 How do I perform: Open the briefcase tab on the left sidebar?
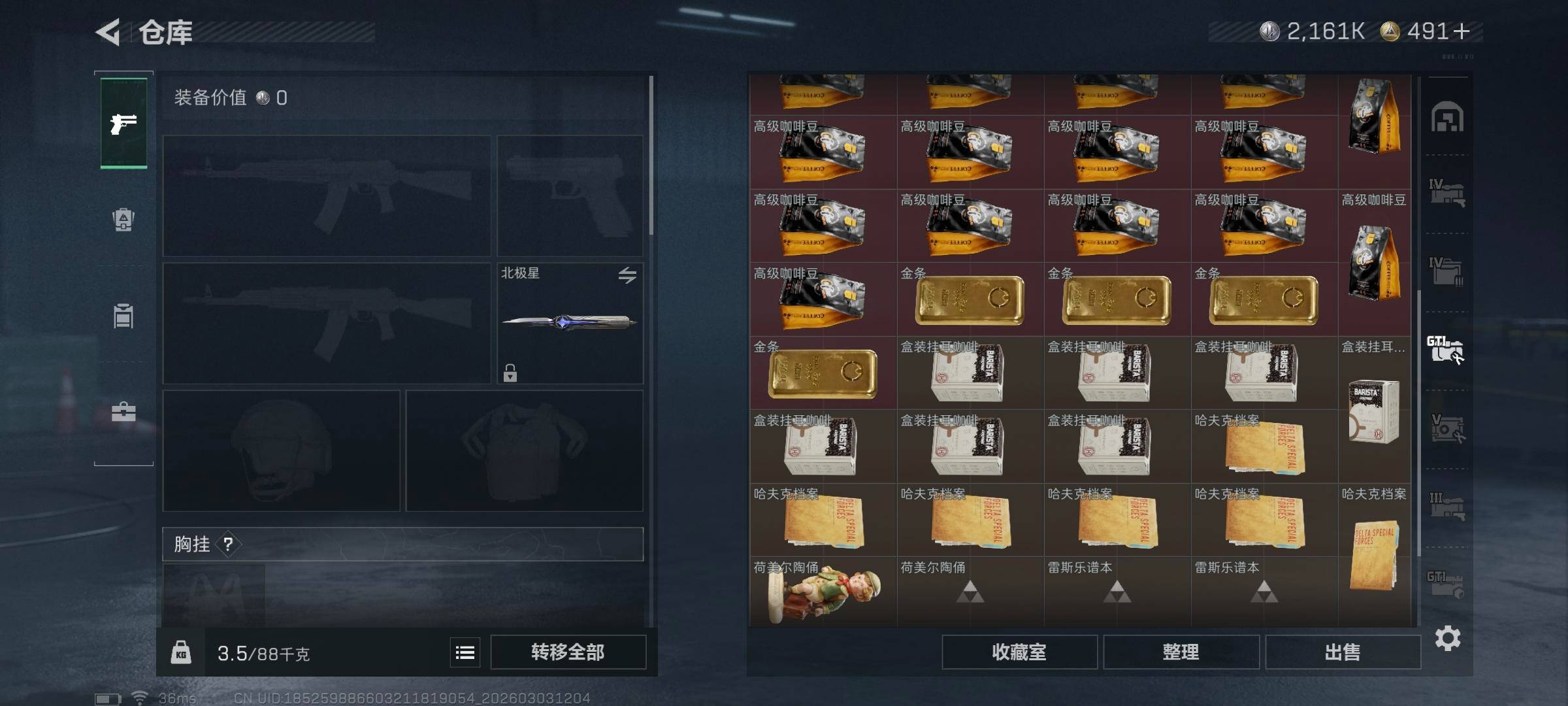pyautogui.click(x=123, y=412)
